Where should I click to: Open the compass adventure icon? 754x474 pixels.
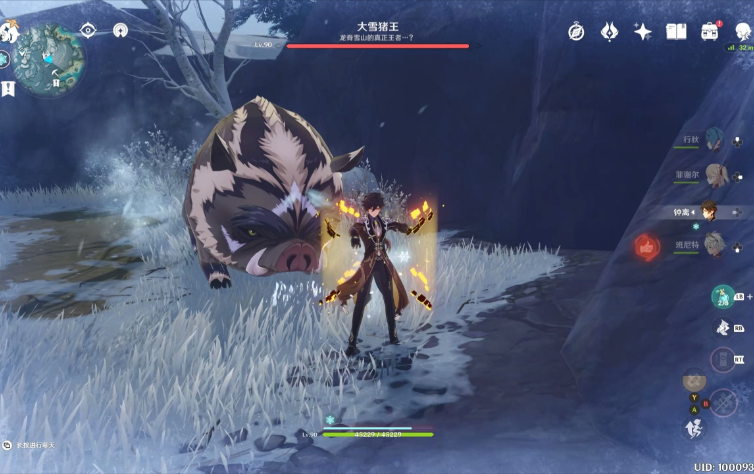576,32
